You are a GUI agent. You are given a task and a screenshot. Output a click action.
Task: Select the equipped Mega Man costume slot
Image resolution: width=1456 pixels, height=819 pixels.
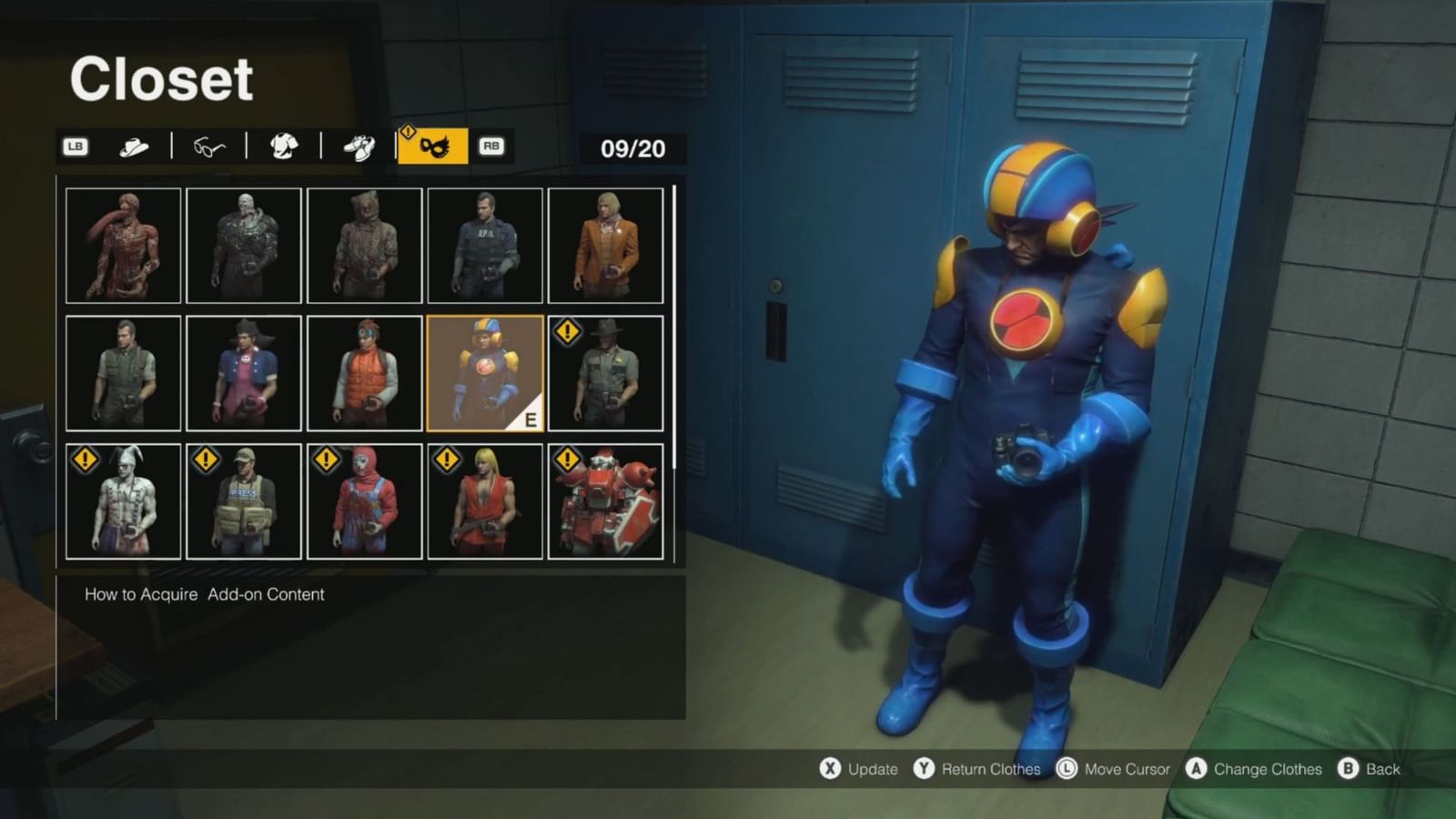(483, 371)
